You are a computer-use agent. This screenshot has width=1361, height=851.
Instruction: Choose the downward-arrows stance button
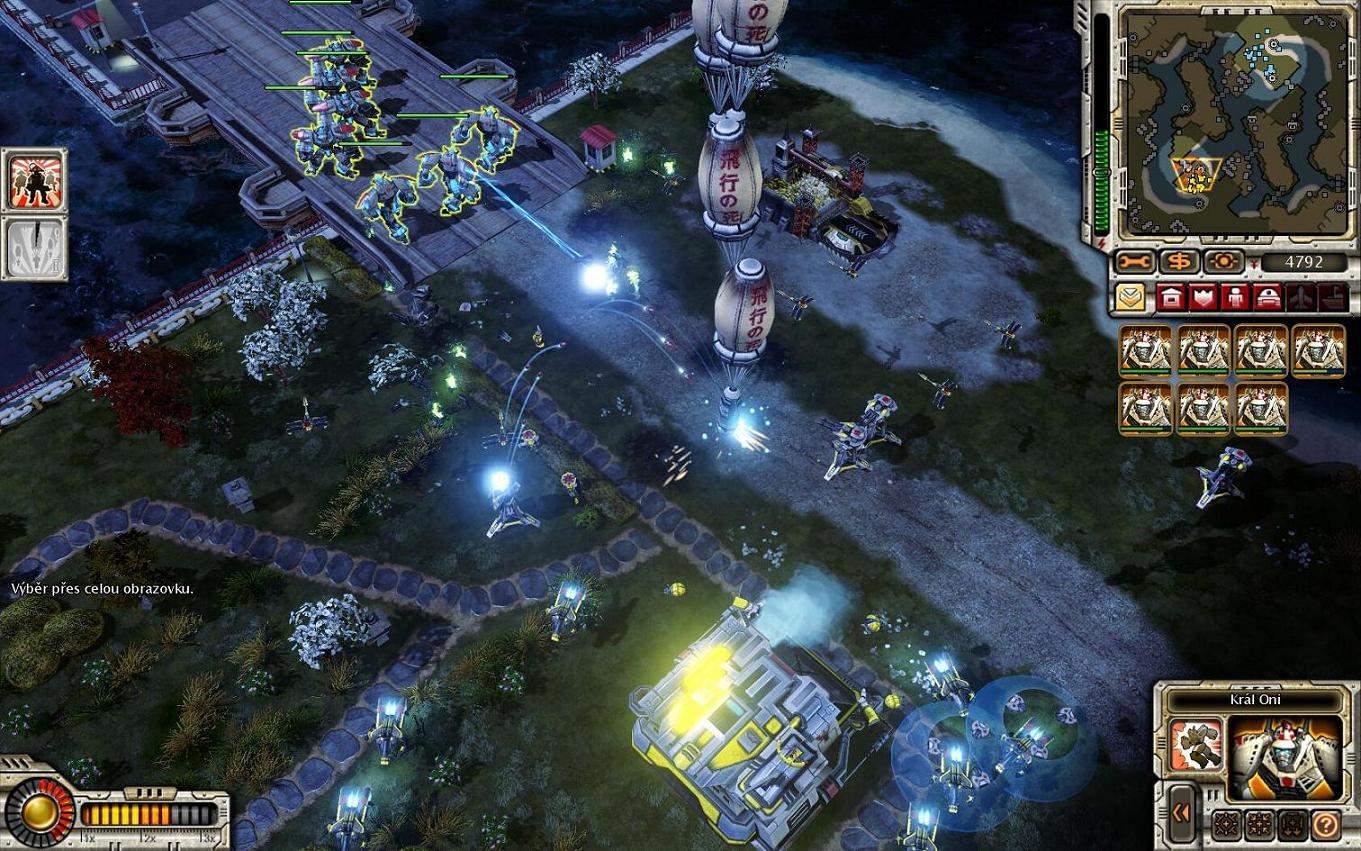(x=1292, y=824)
